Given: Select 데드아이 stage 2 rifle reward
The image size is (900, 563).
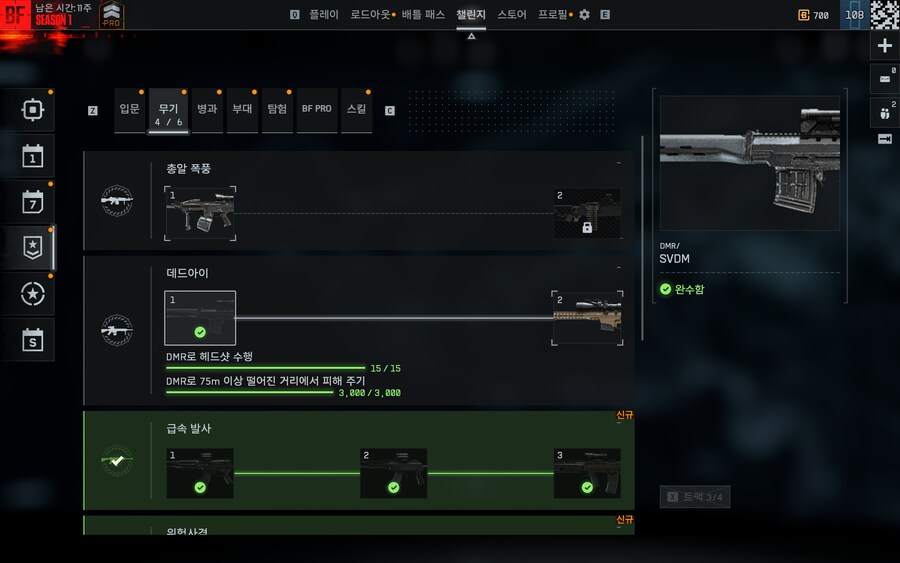Looking at the screenshot, I should 587,319.
